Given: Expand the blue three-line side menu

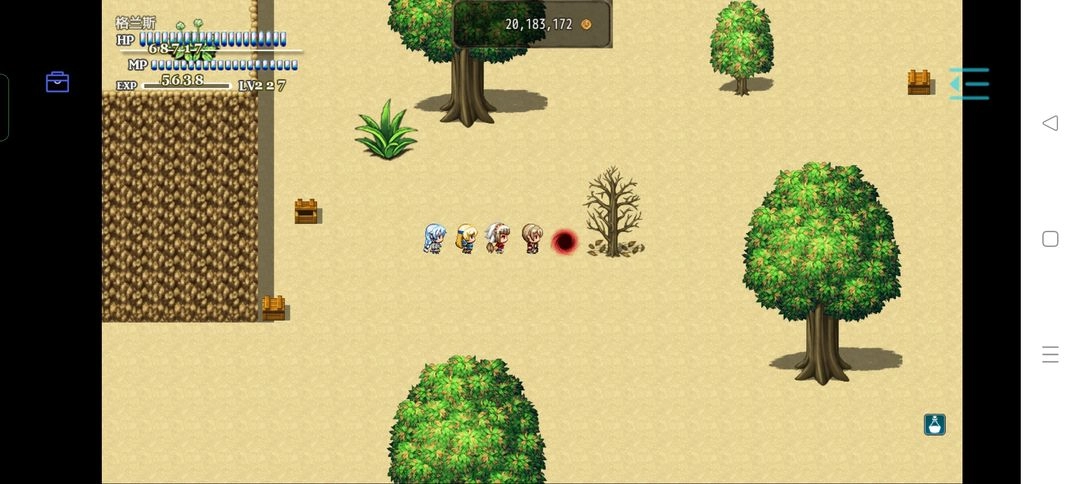Looking at the screenshot, I should coord(969,84).
